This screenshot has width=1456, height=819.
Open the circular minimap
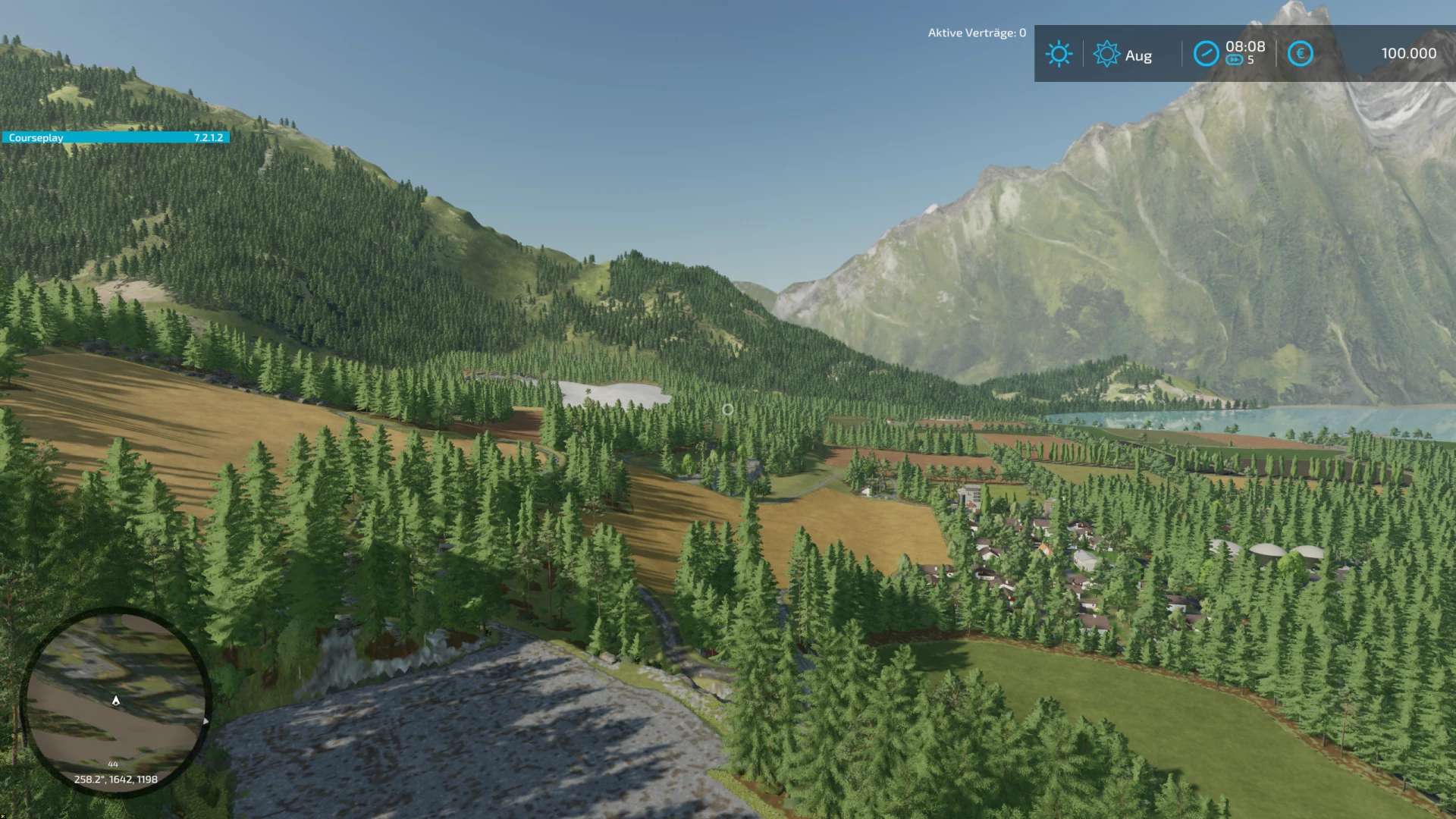click(x=116, y=701)
